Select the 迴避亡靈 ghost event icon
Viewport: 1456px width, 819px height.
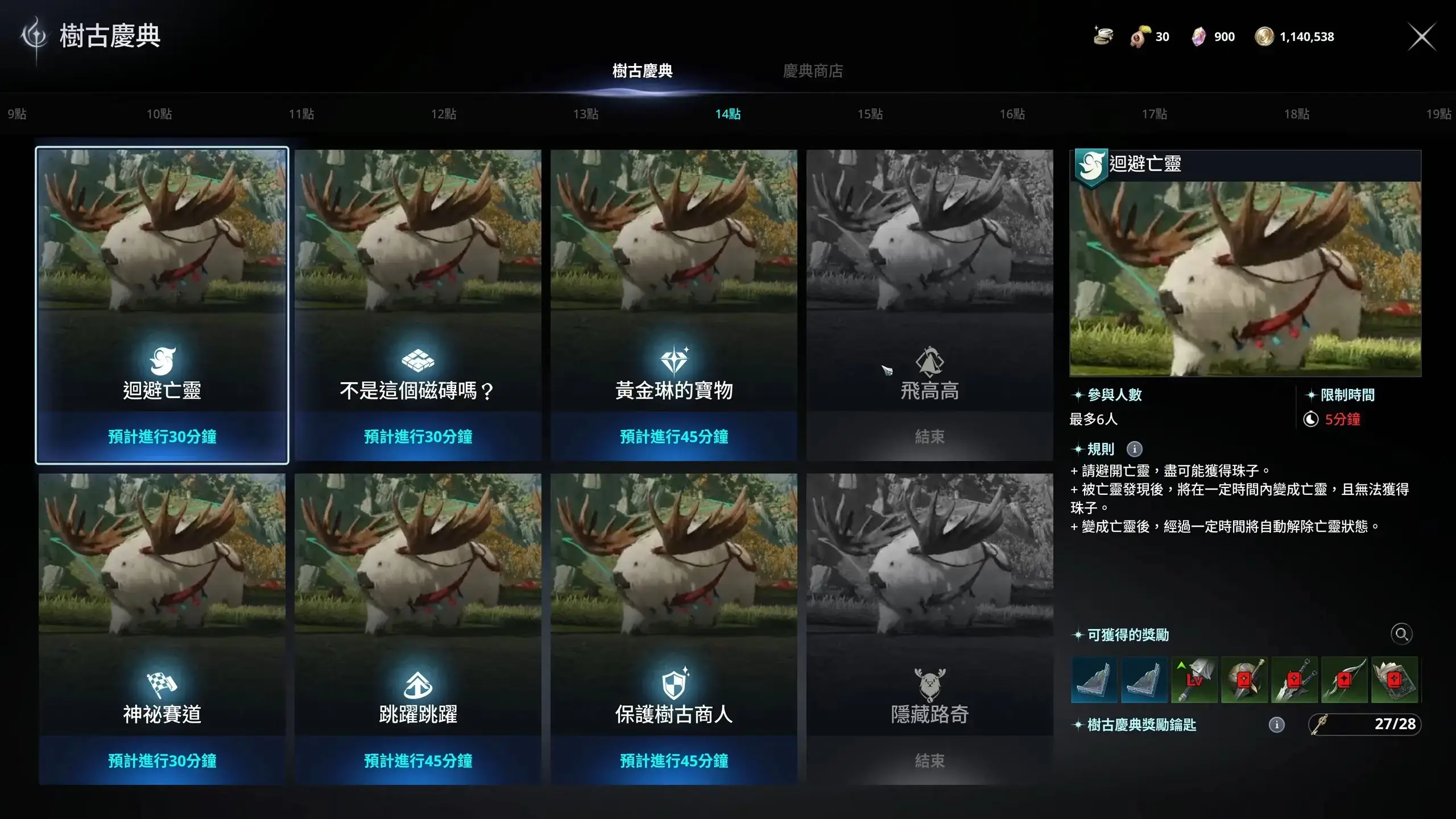coord(162,361)
